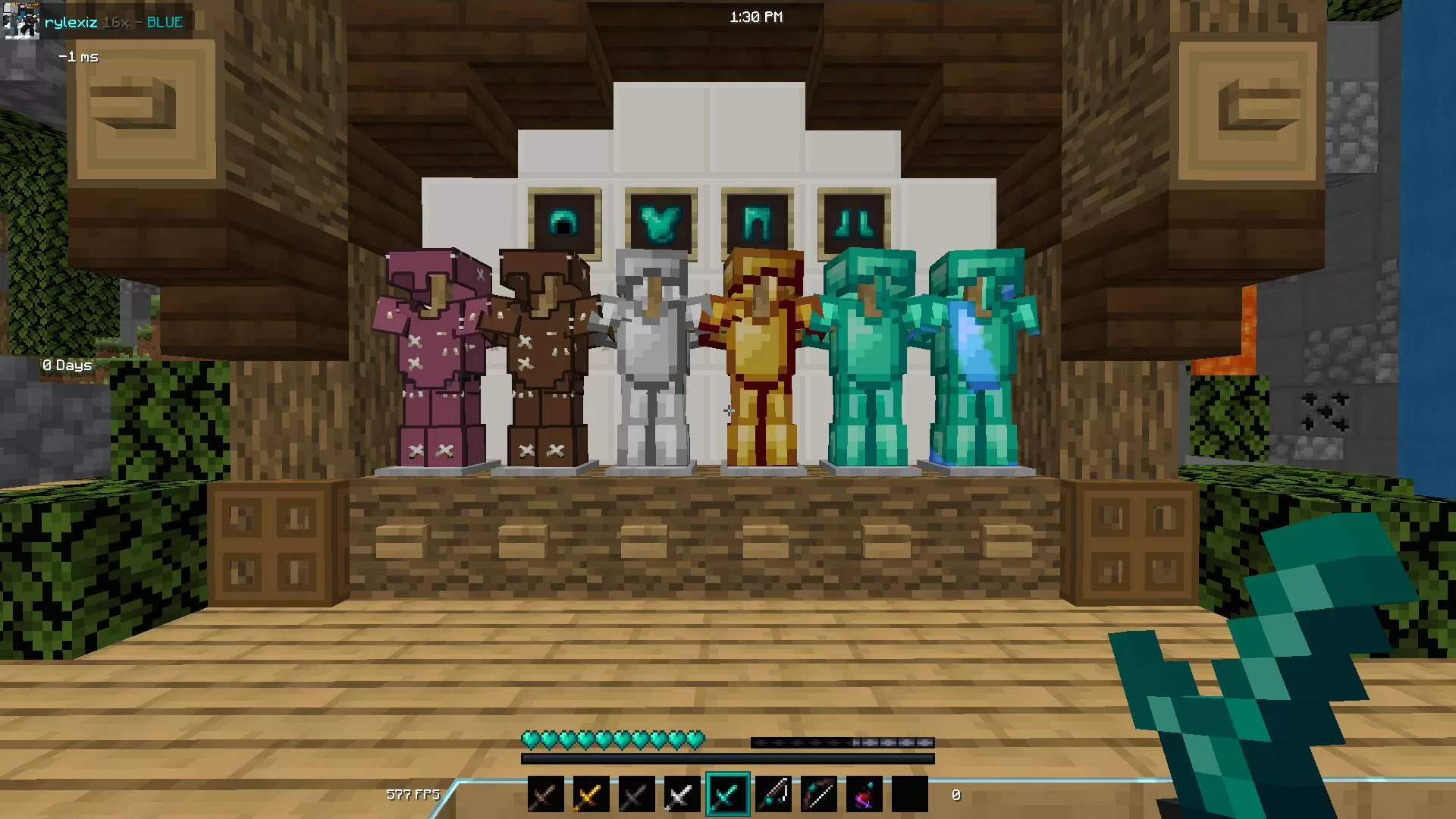Viewport: 1456px width, 819px height.
Task: Click the currently selected diamond sword slot
Action: point(729,793)
